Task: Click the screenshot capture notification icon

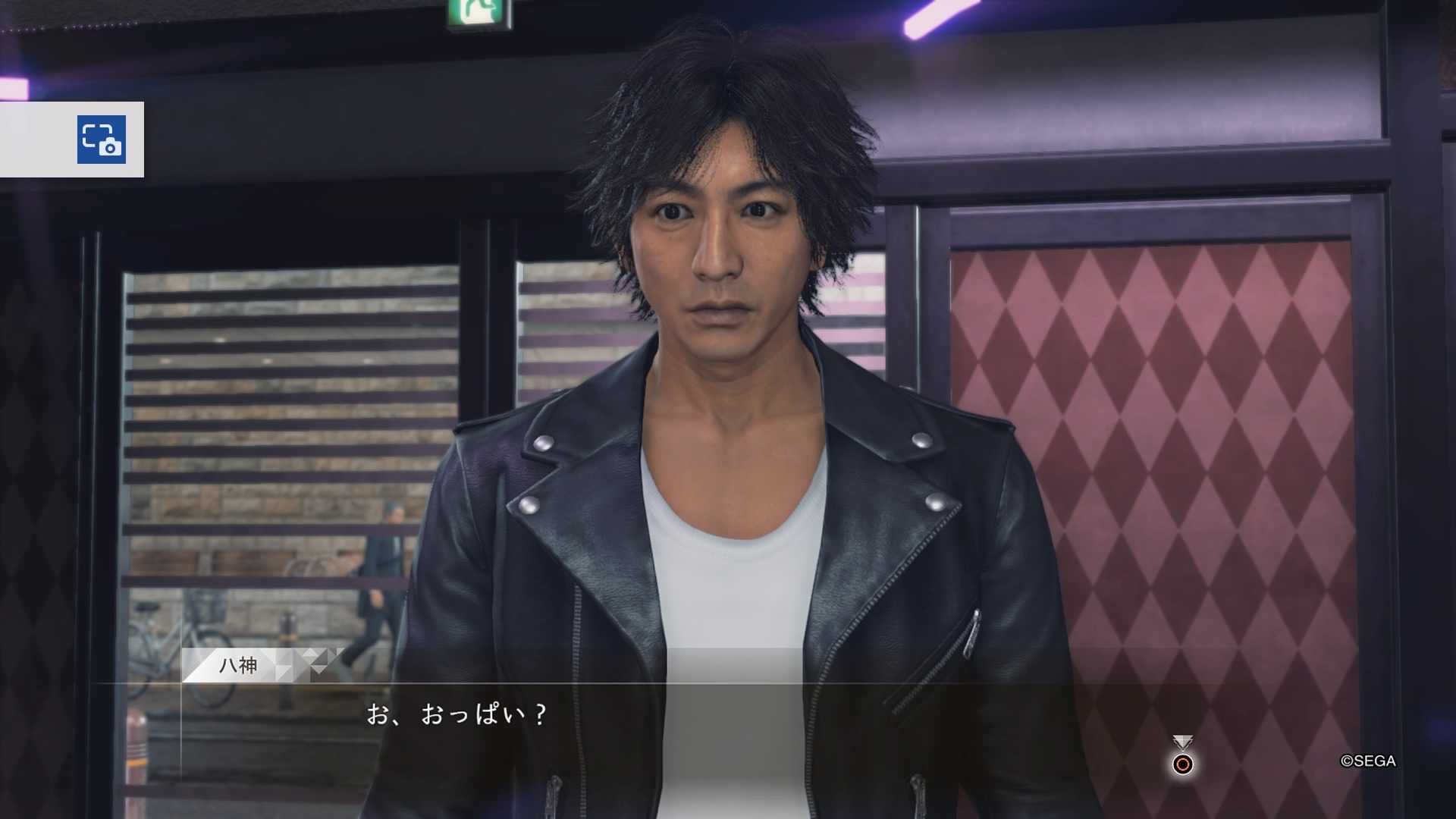Action: click(101, 140)
